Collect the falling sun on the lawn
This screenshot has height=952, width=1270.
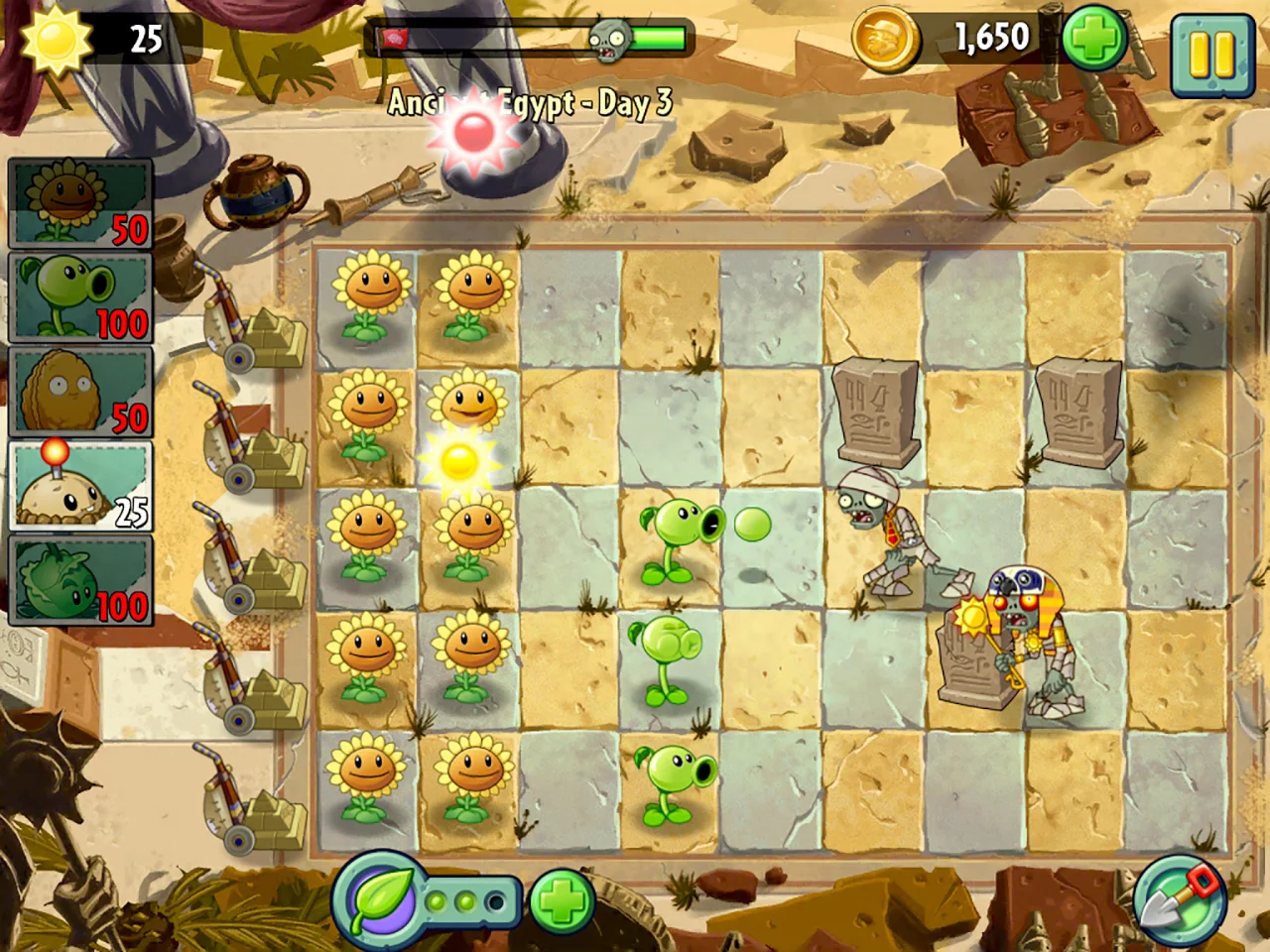pyautogui.click(x=458, y=462)
